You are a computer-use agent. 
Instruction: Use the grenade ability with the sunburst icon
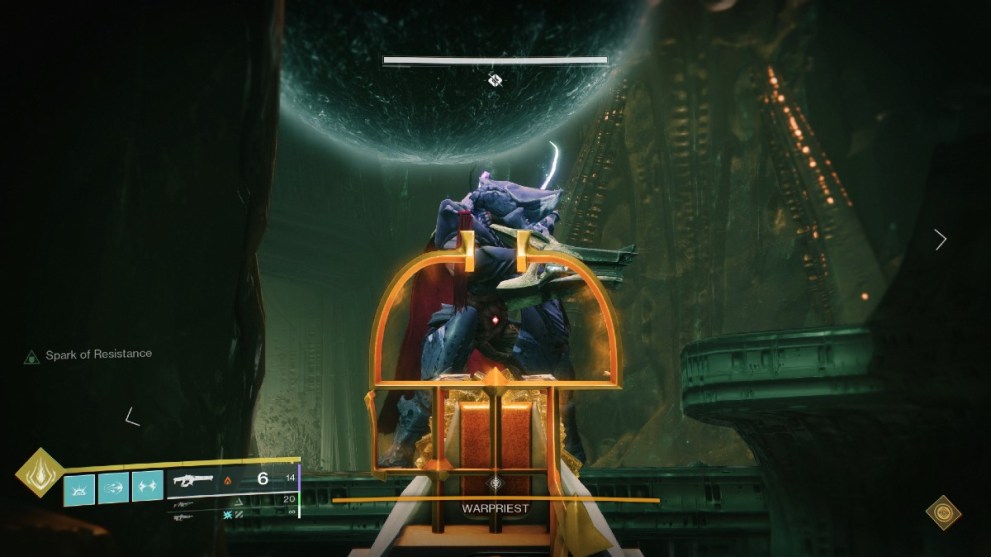80,487
